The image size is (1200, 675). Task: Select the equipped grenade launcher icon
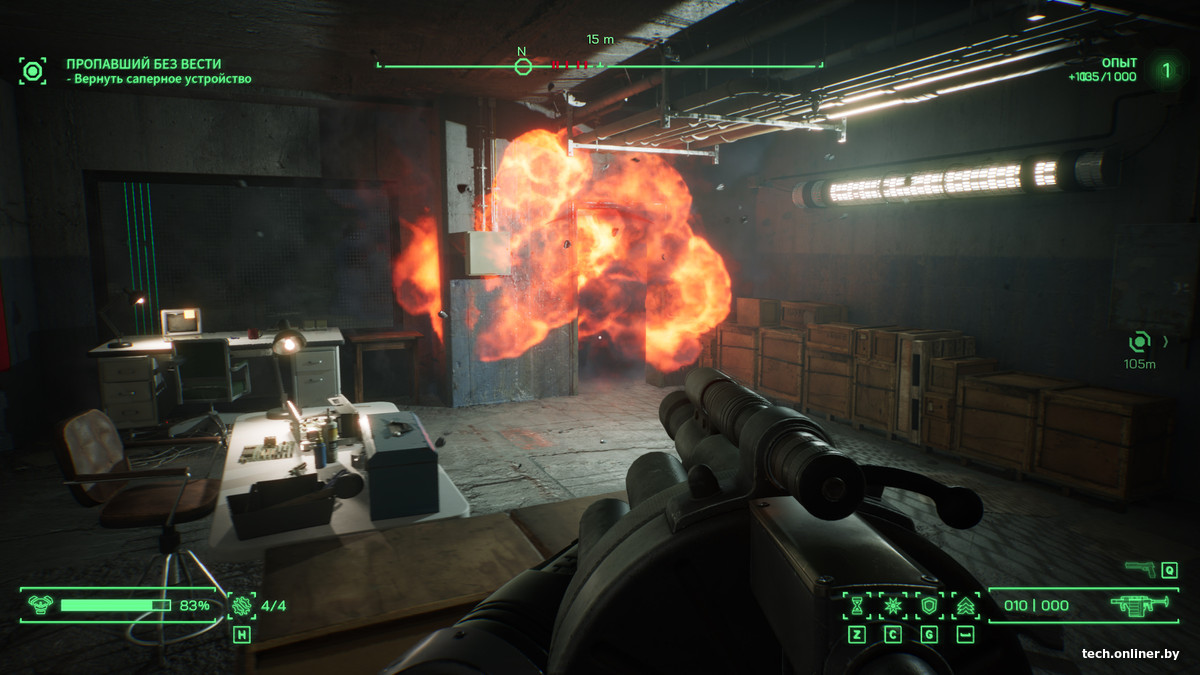(1139, 605)
